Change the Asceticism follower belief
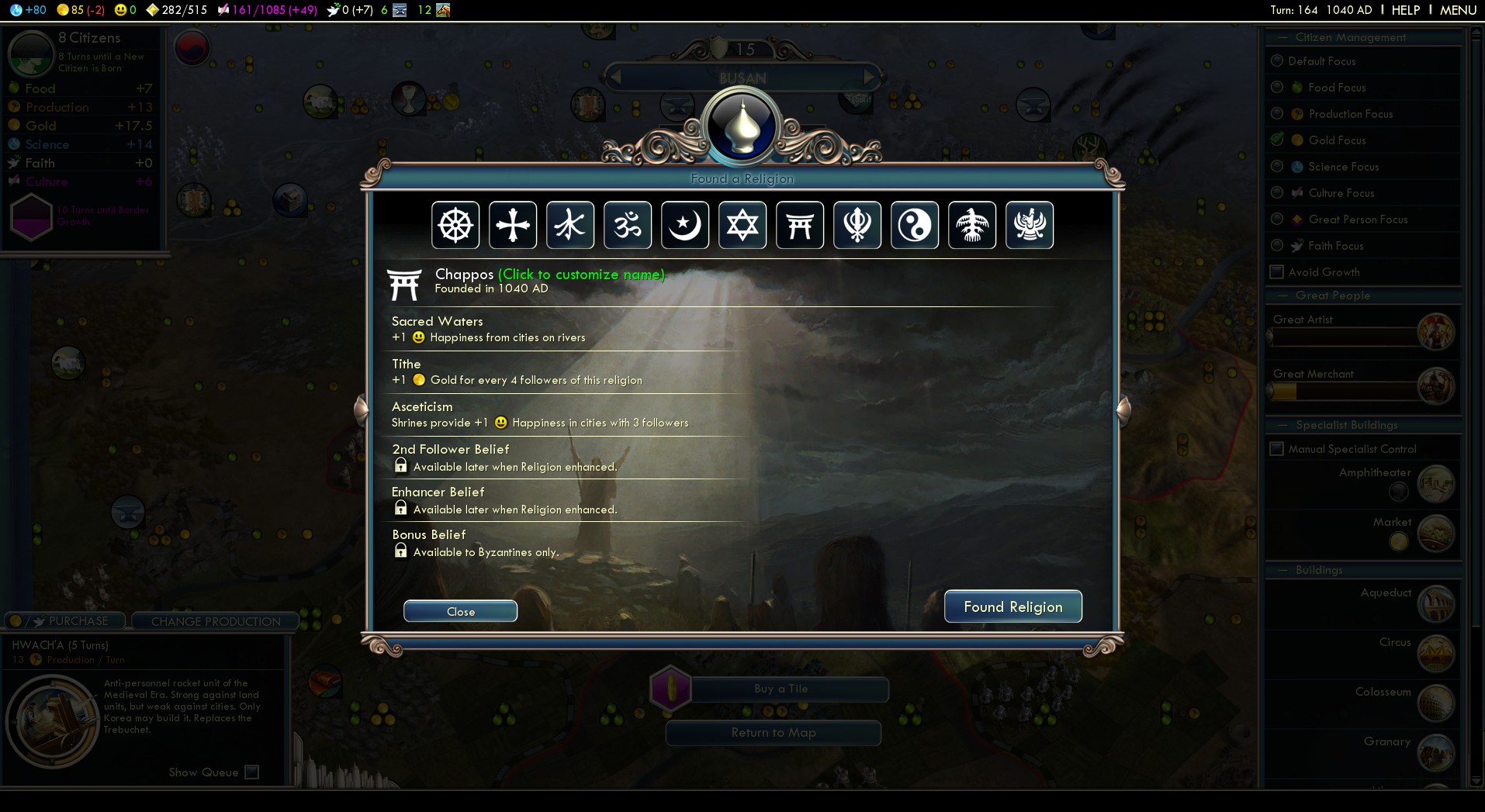1485x812 pixels. 540,414
